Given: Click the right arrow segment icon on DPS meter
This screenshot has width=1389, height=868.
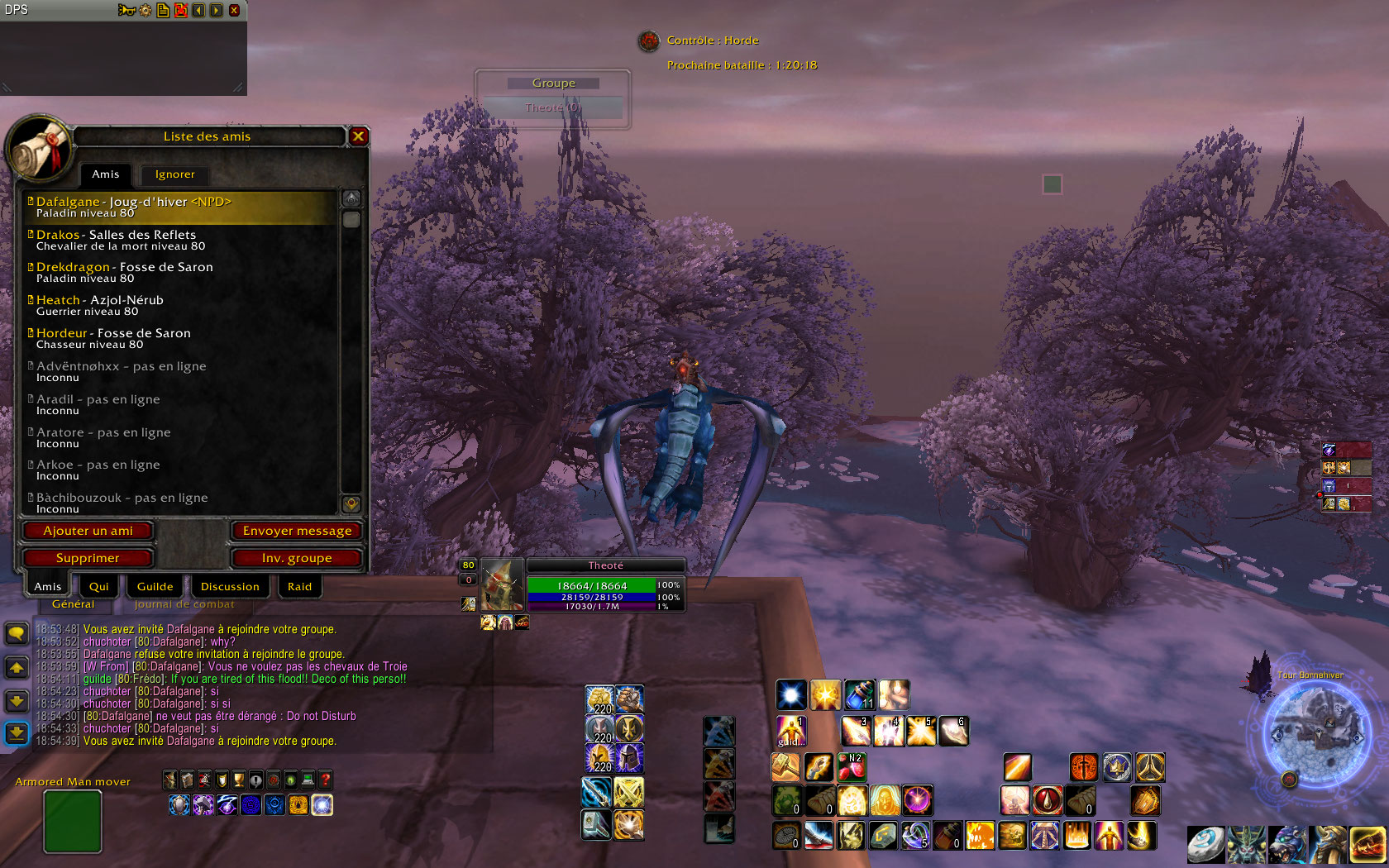Looking at the screenshot, I should click(216, 10).
